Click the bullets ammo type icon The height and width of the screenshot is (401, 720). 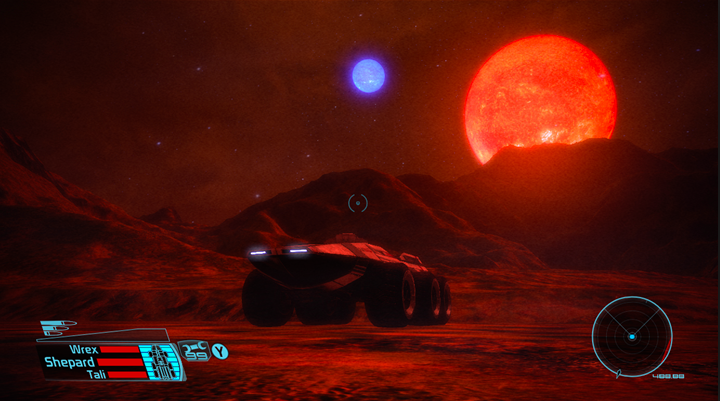(59, 326)
